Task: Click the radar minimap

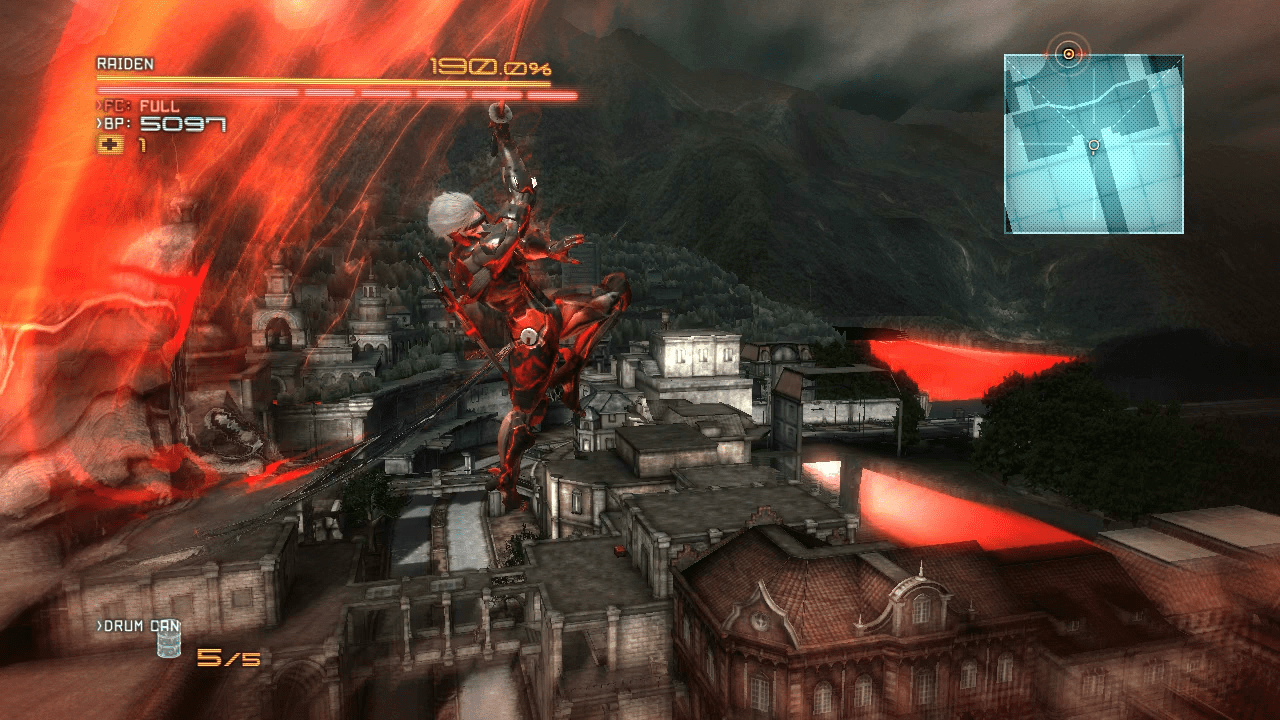Action: click(x=1094, y=145)
